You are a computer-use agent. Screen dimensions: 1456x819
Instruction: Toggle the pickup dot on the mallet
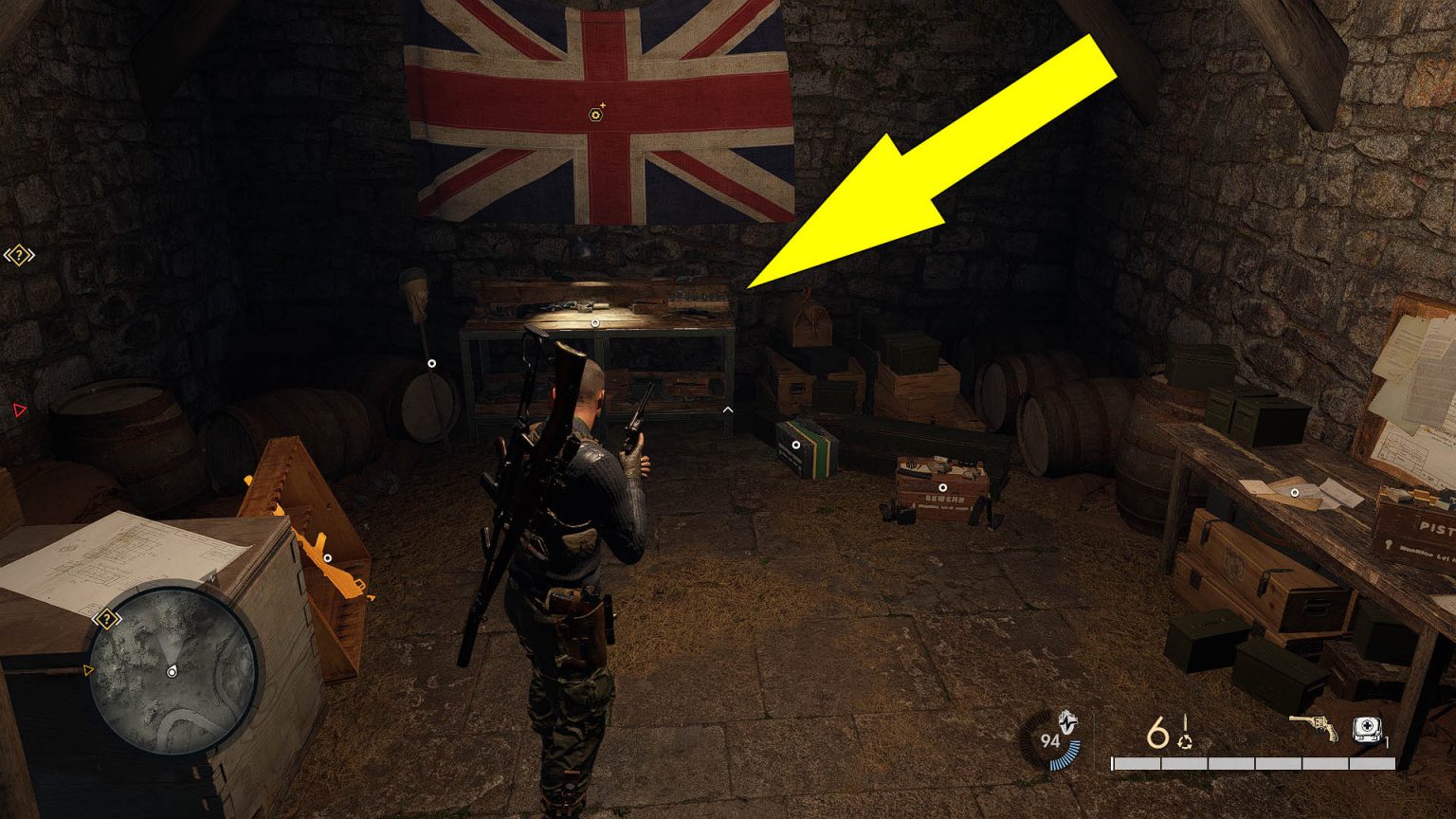pos(432,362)
